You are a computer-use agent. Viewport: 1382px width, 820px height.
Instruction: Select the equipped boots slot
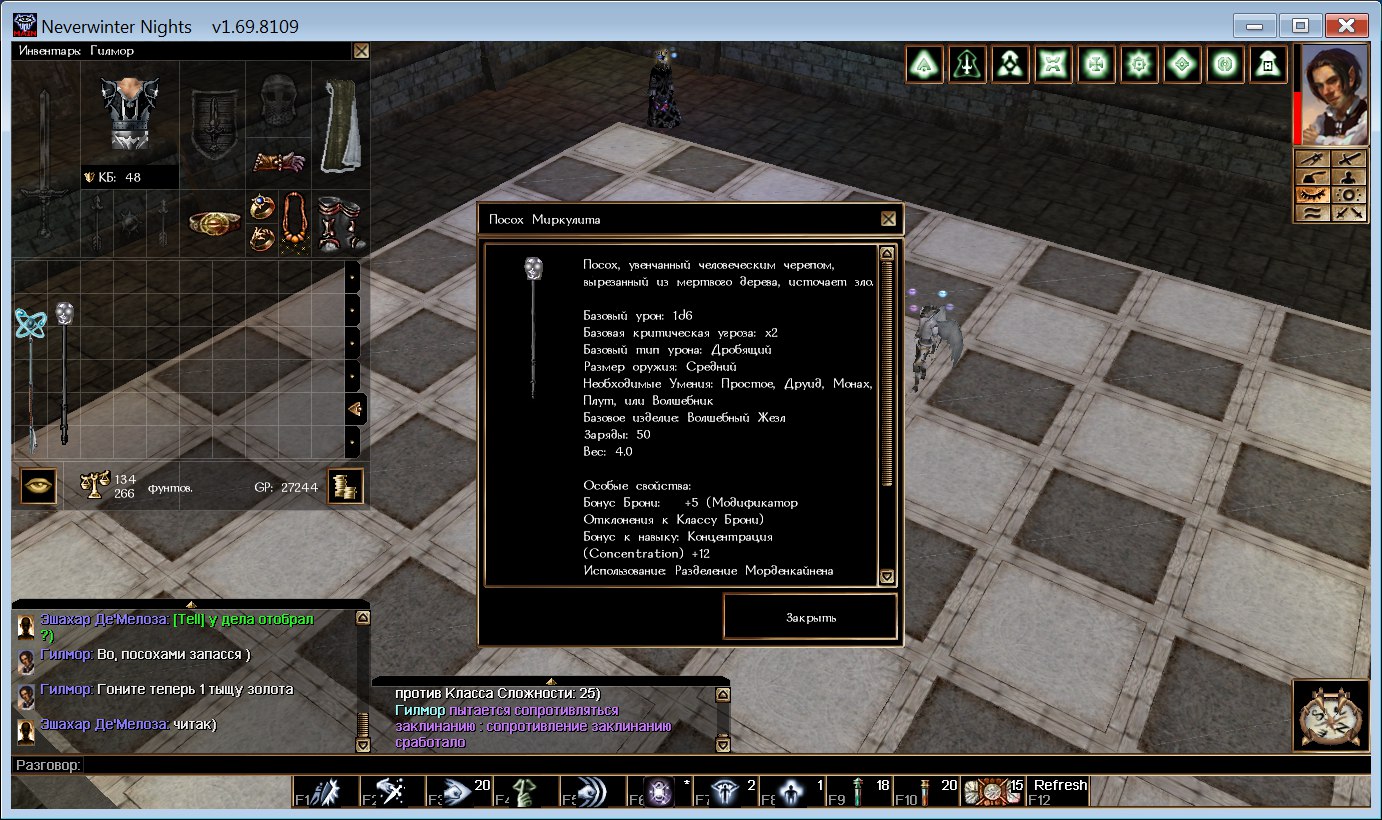pos(340,221)
